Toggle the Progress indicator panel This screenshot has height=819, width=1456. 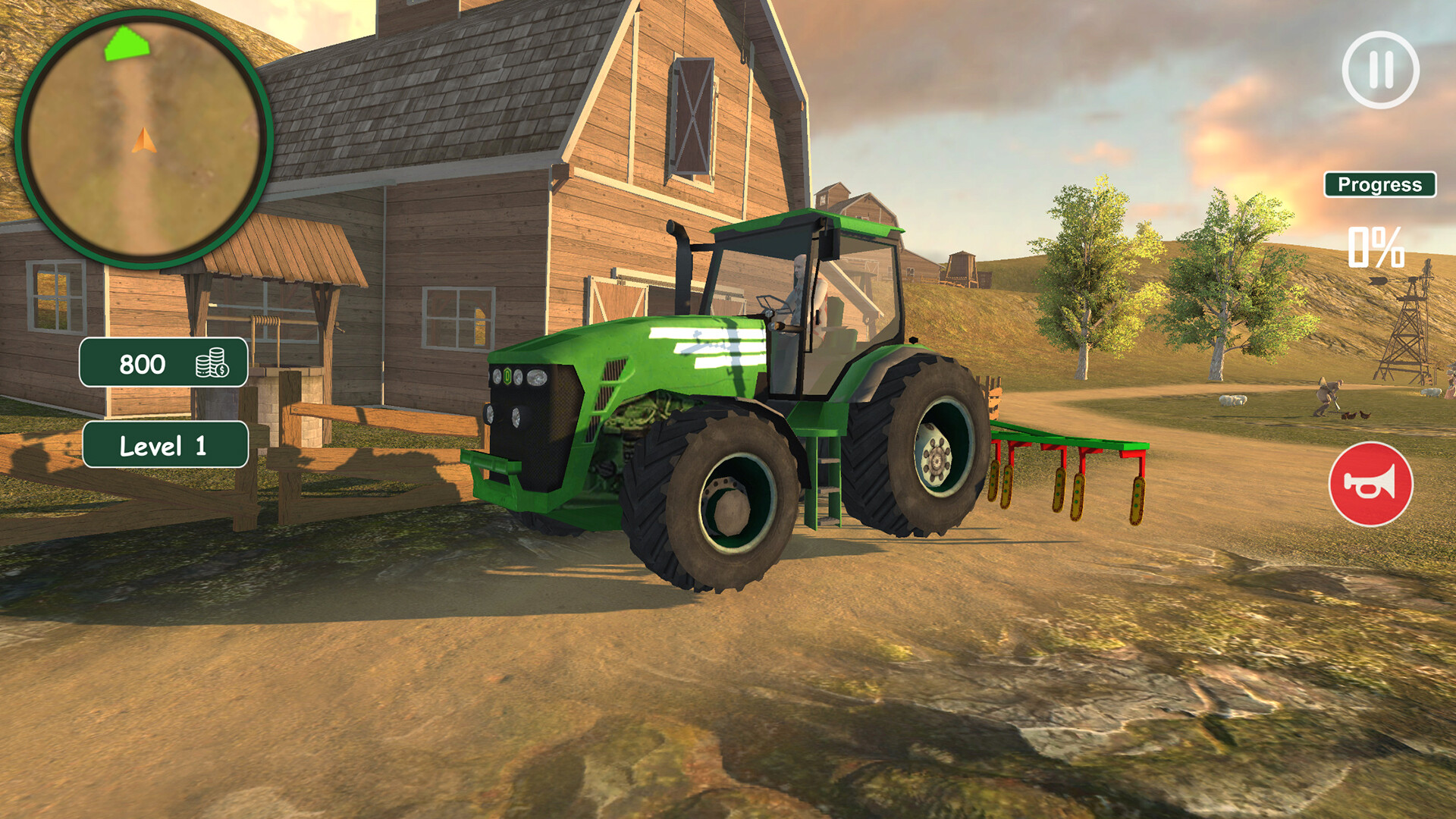point(1380,183)
